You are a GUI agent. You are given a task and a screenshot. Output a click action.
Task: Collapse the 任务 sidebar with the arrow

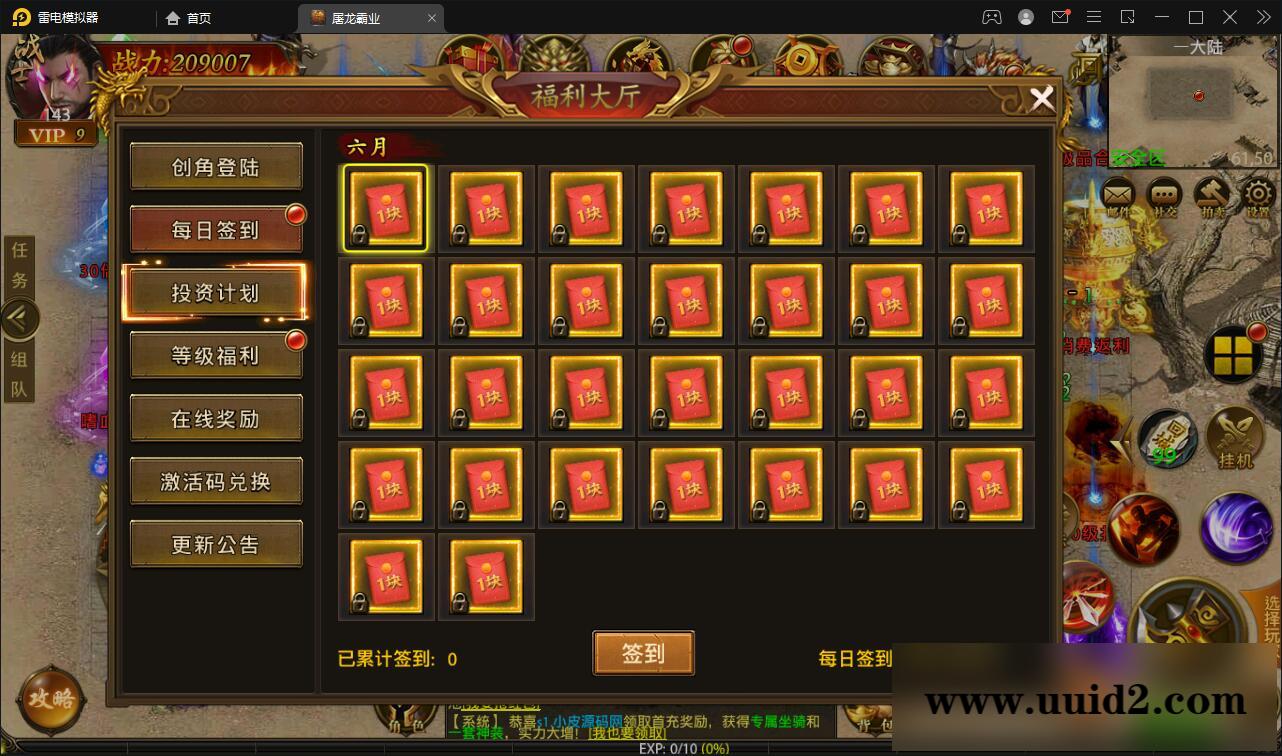pos(20,318)
